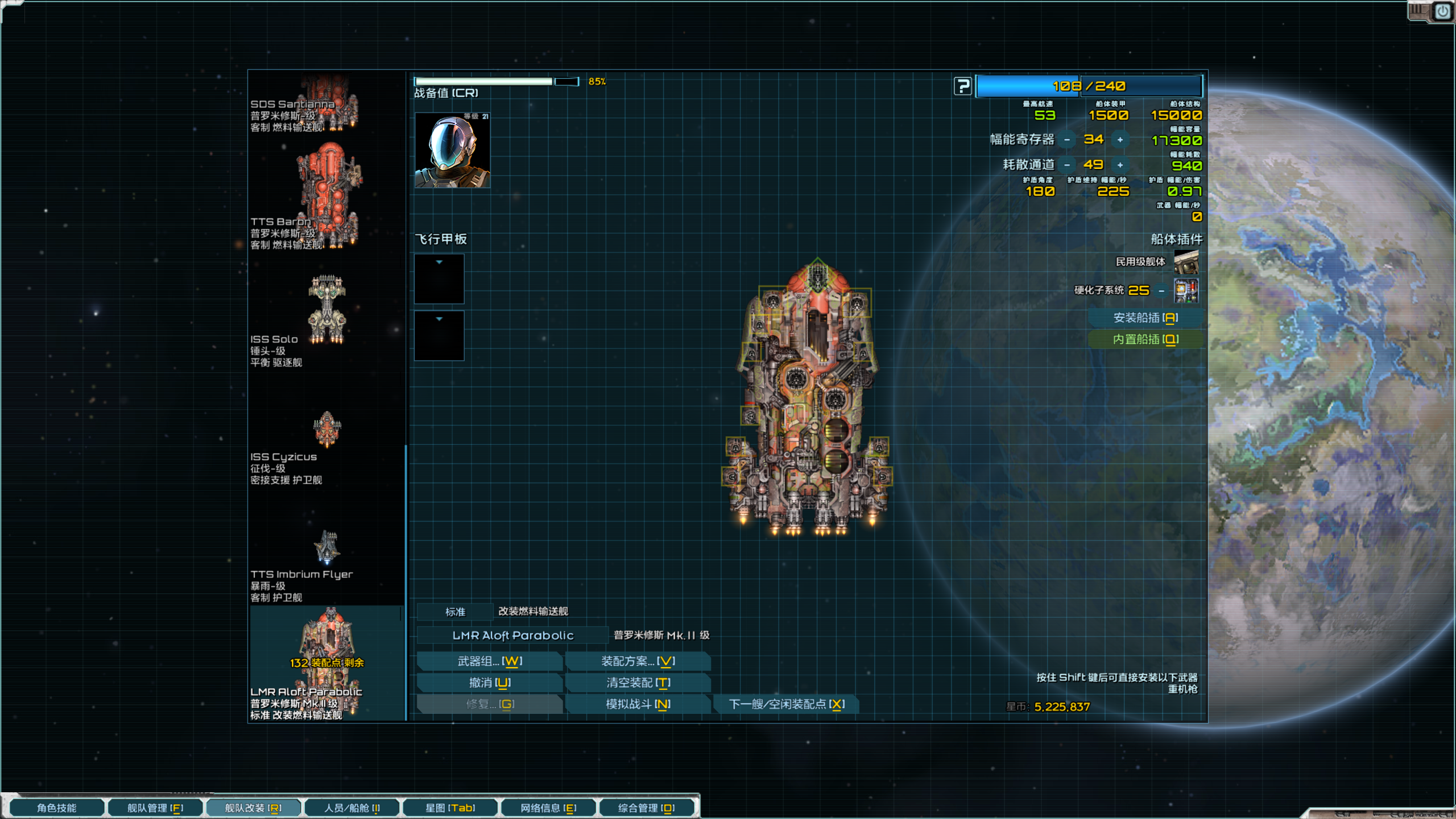Open the question mark help button
Image resolution: width=1456 pixels, height=819 pixels.
962,86
